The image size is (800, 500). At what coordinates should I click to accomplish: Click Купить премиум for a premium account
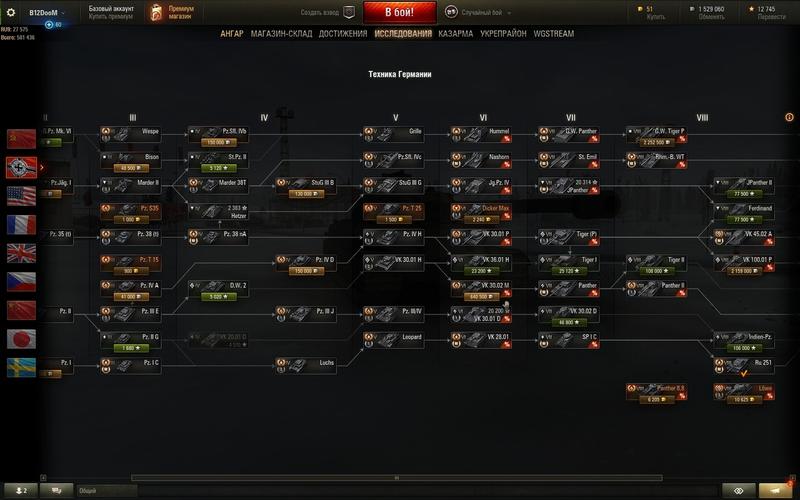click(x=109, y=17)
